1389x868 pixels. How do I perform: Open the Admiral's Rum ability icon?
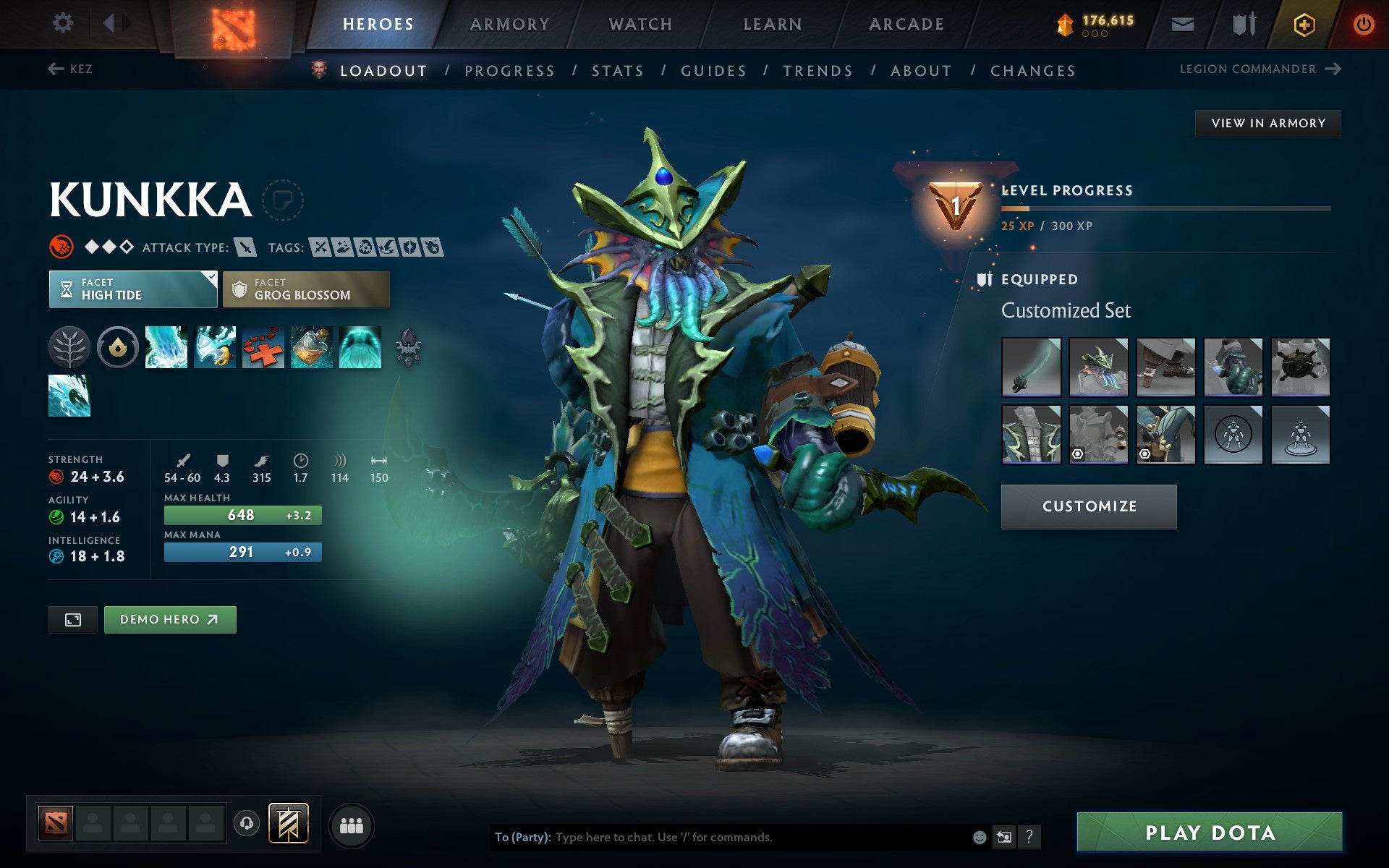pyautogui.click(x=312, y=347)
